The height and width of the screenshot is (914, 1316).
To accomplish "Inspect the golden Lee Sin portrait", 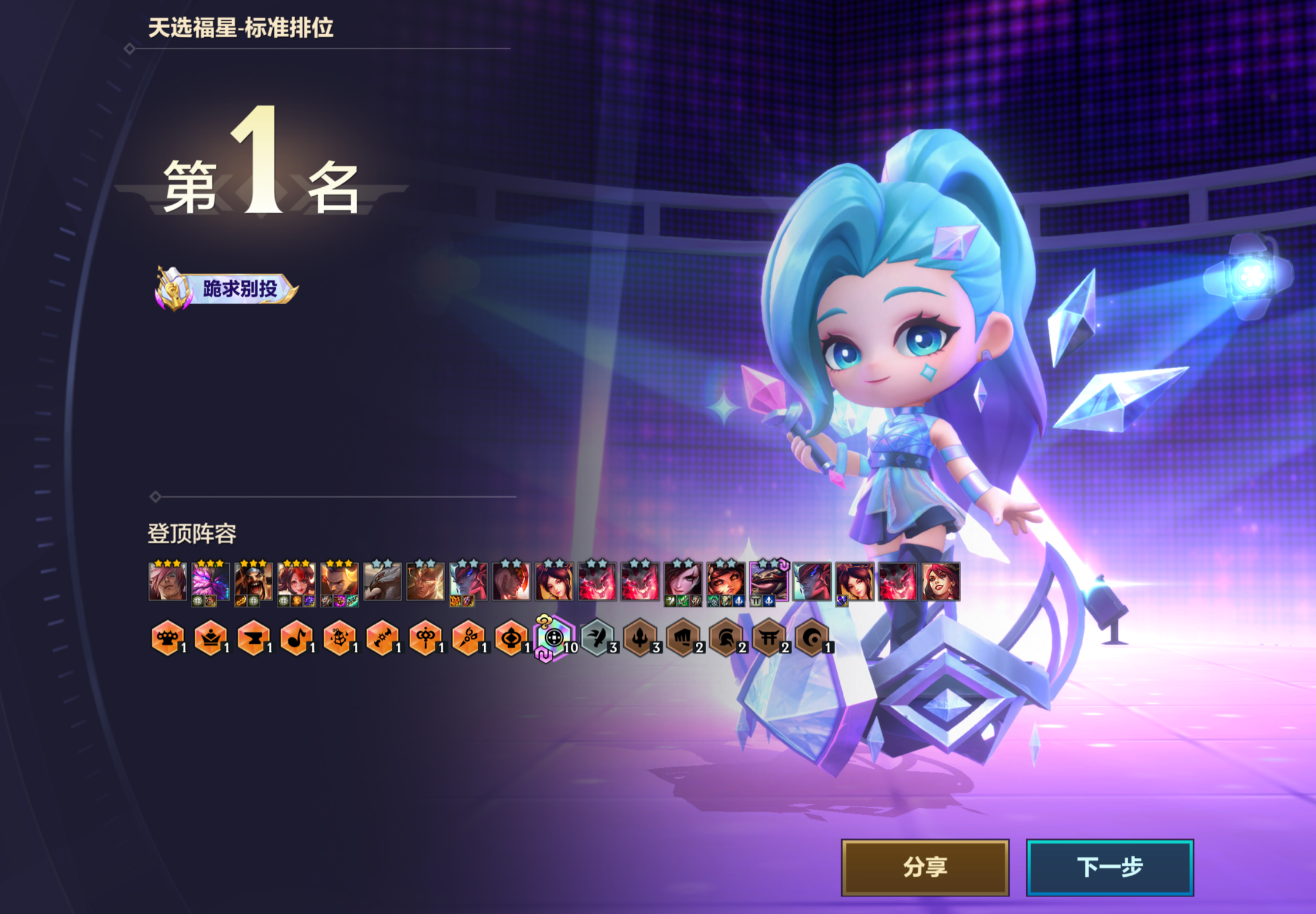I will 425,582.
